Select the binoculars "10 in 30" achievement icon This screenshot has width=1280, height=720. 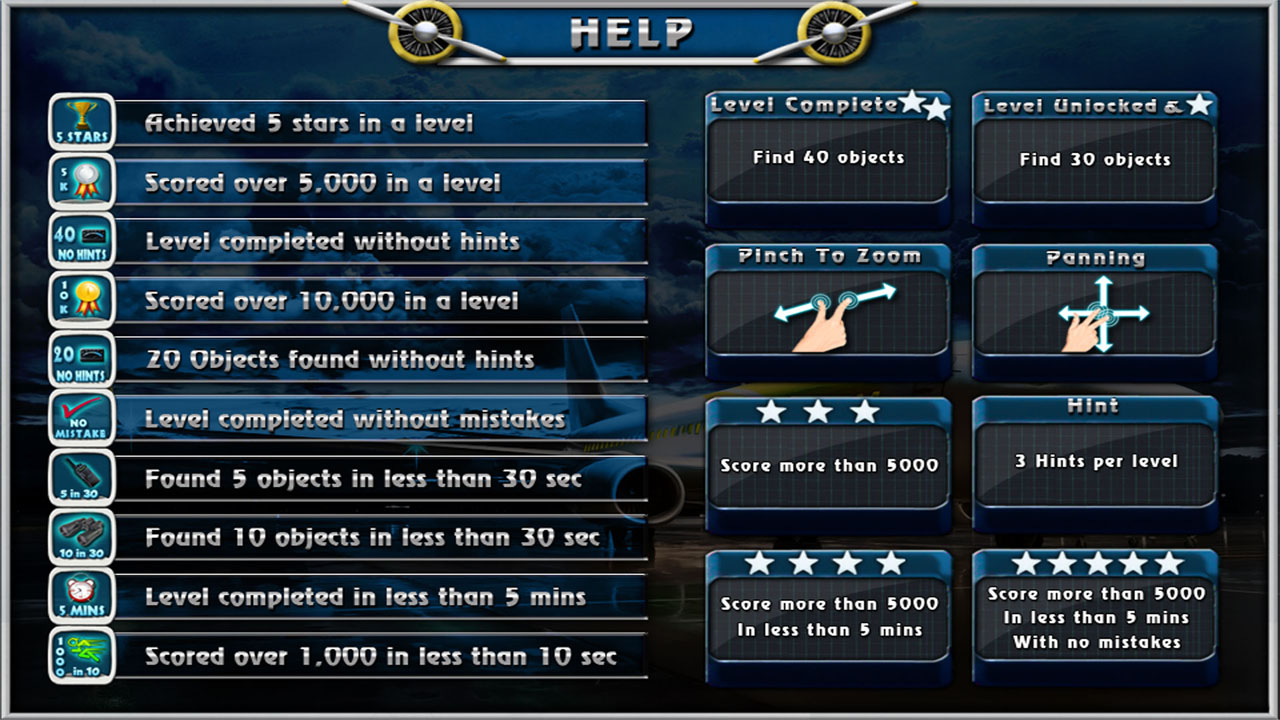pos(81,537)
